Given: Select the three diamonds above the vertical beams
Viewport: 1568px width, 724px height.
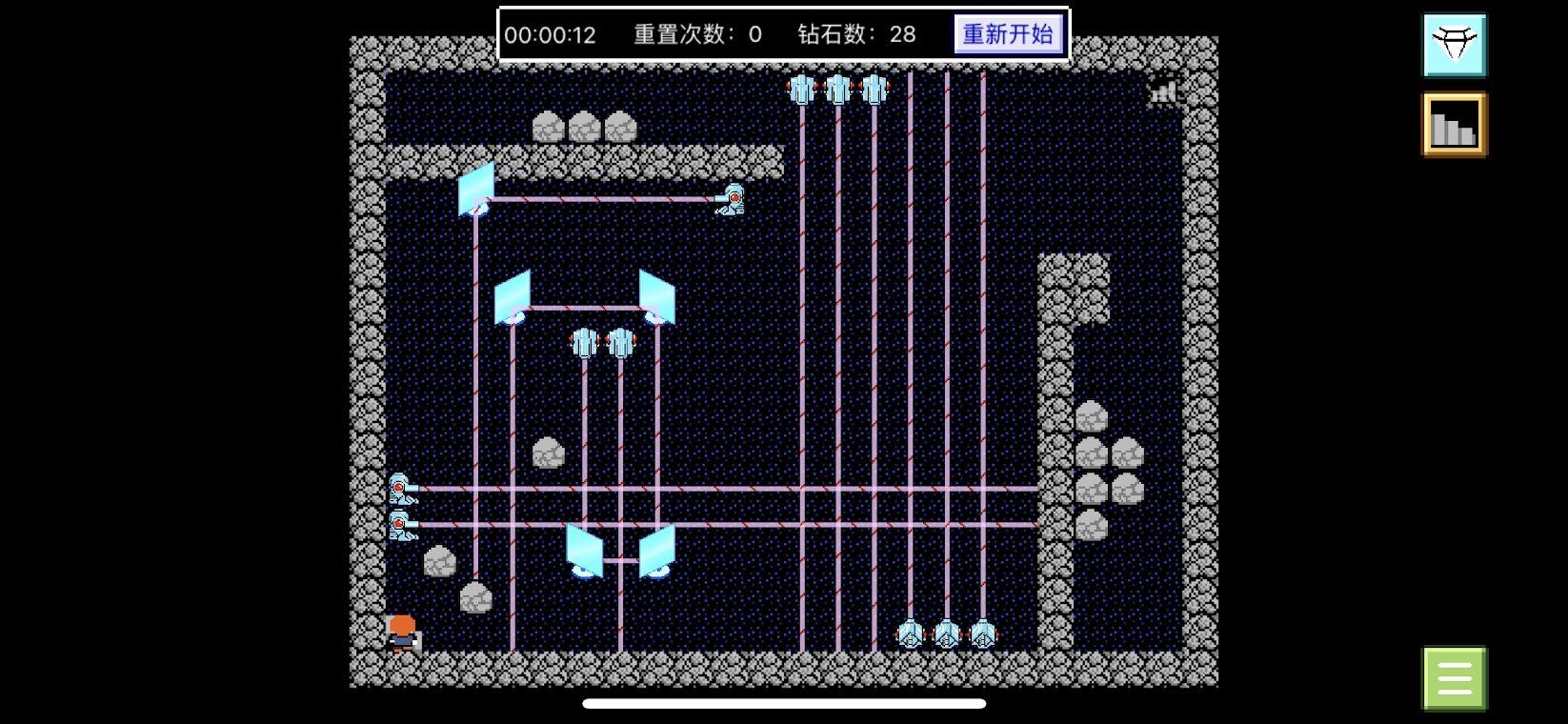Looking at the screenshot, I should coord(838,89).
